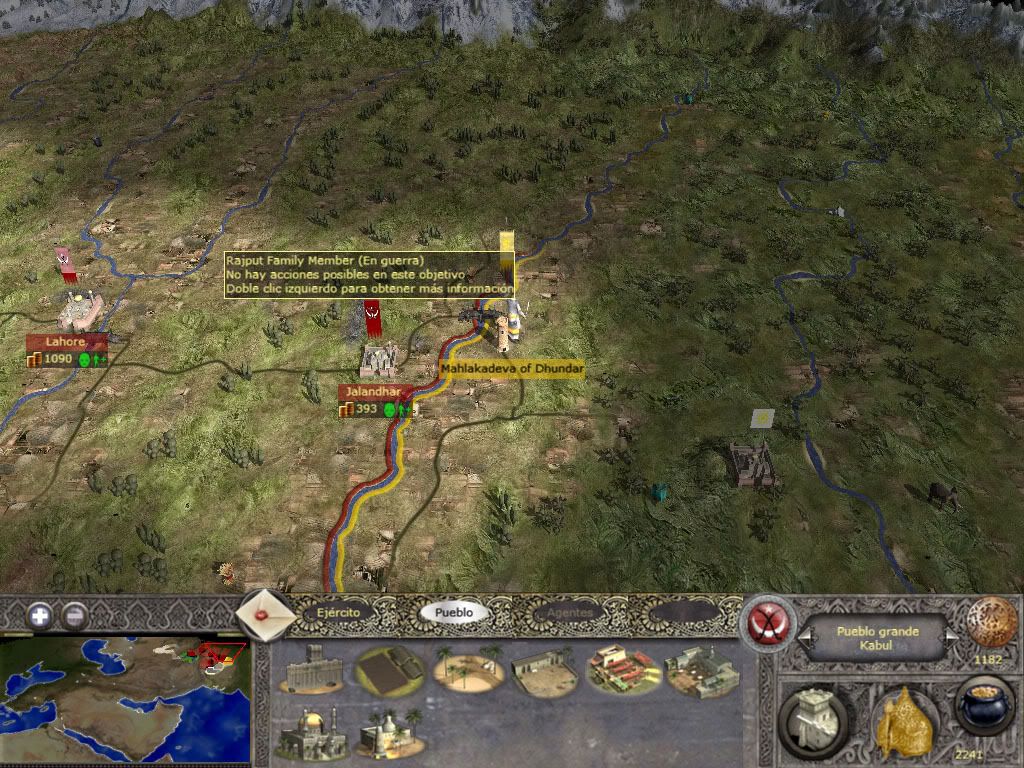Image resolution: width=1024 pixels, height=768 pixels.
Task: Click the Pueblo grande Kabul name panel
Action: (x=877, y=636)
